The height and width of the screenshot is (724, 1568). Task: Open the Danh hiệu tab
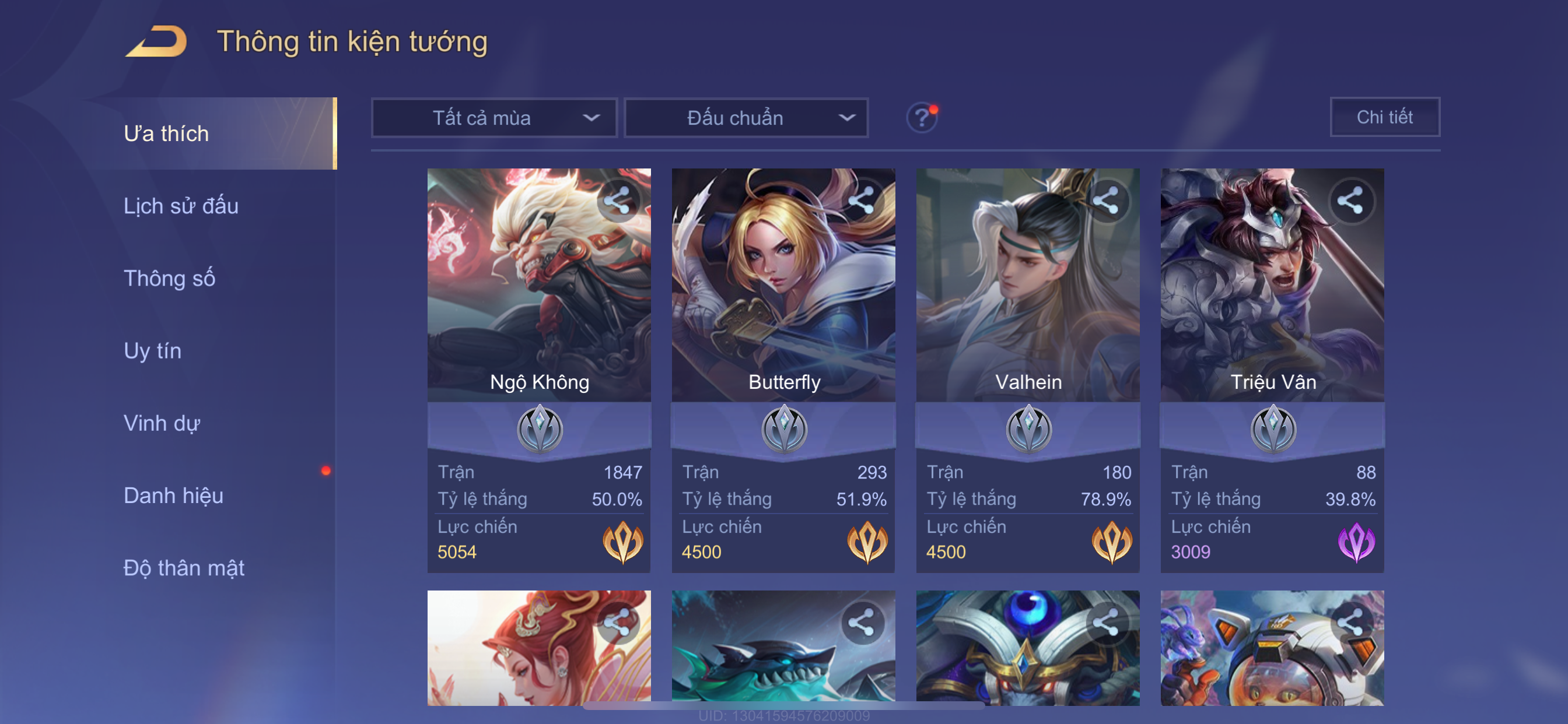[173, 496]
